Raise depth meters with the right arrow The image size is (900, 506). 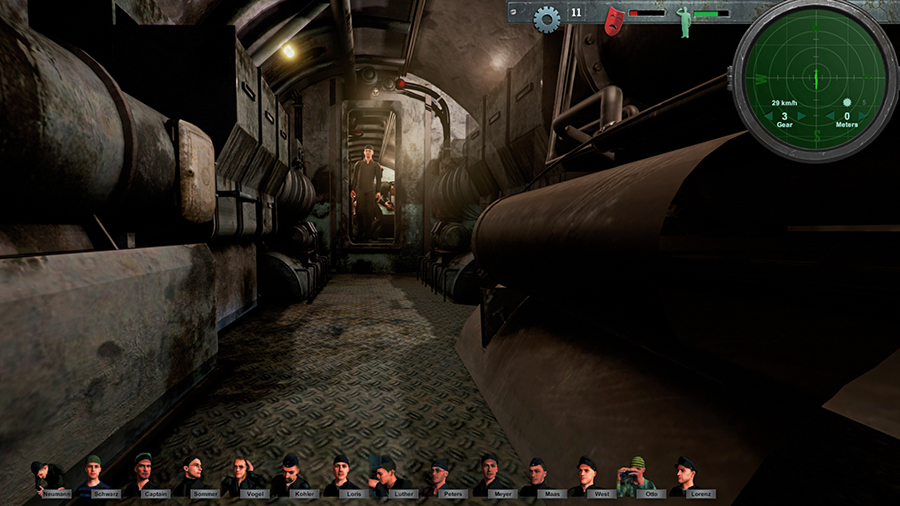click(x=865, y=118)
